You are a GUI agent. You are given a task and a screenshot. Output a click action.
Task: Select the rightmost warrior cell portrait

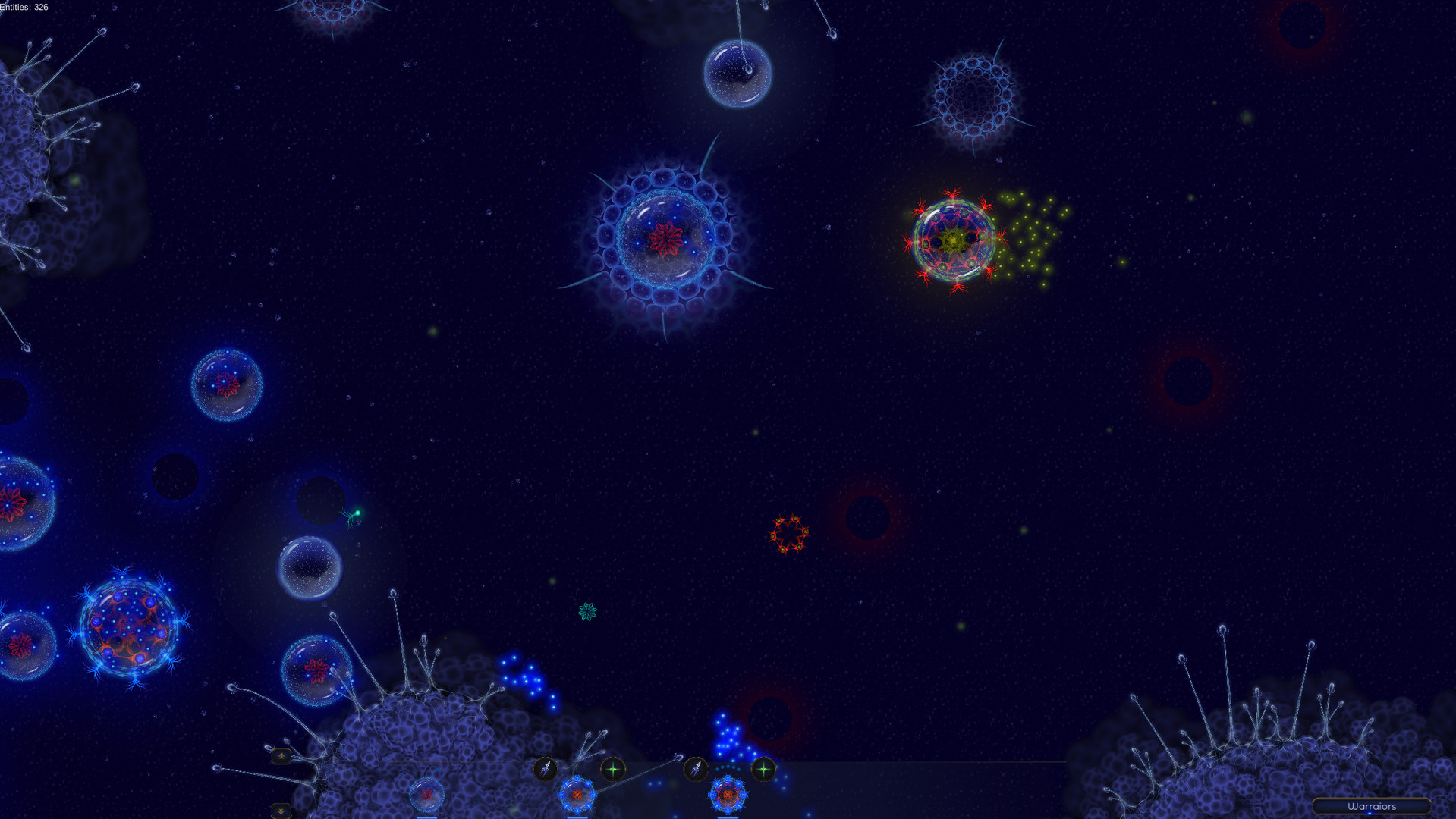click(729, 795)
